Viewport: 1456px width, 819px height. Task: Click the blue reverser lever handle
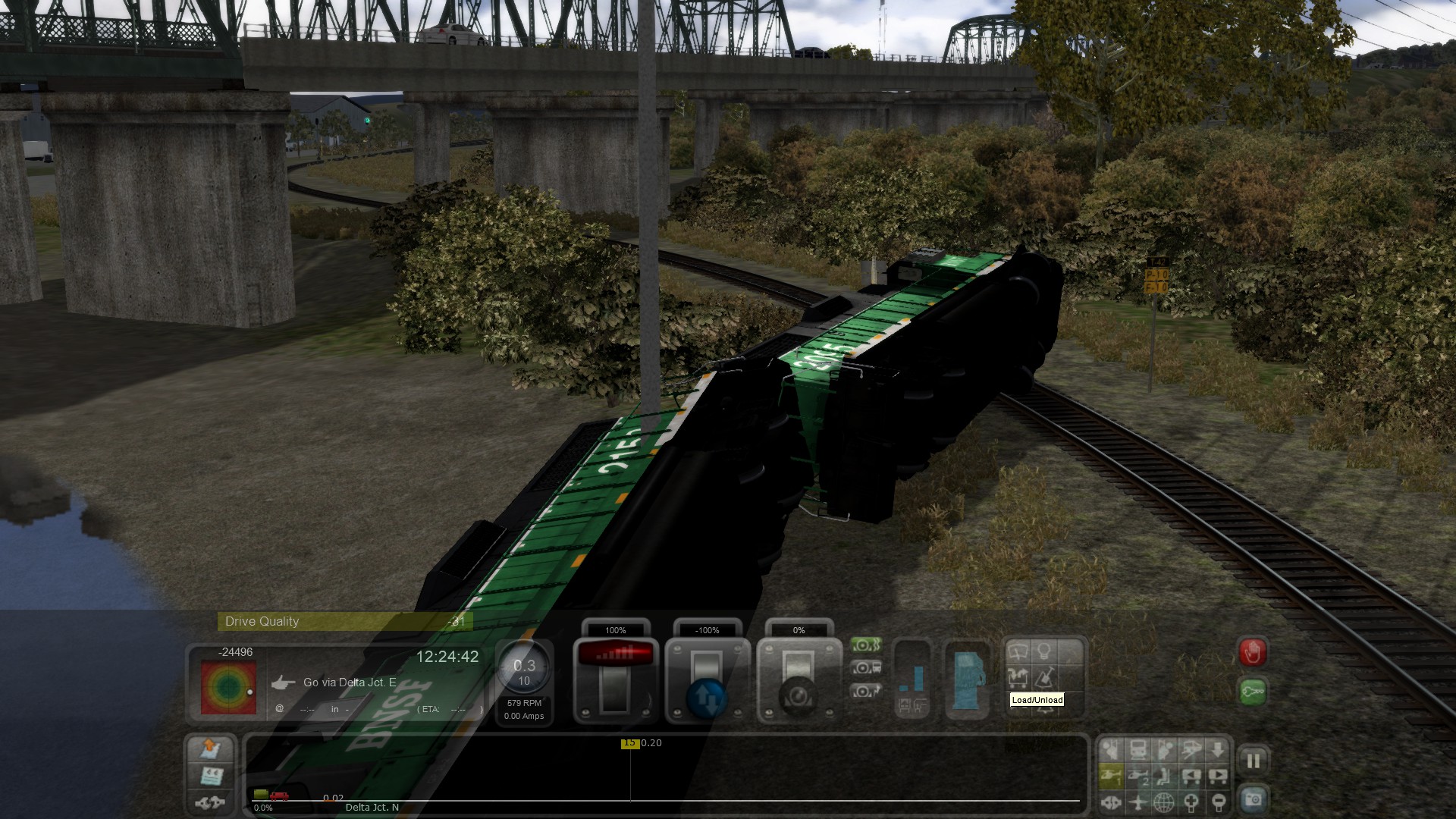pyautogui.click(x=707, y=698)
